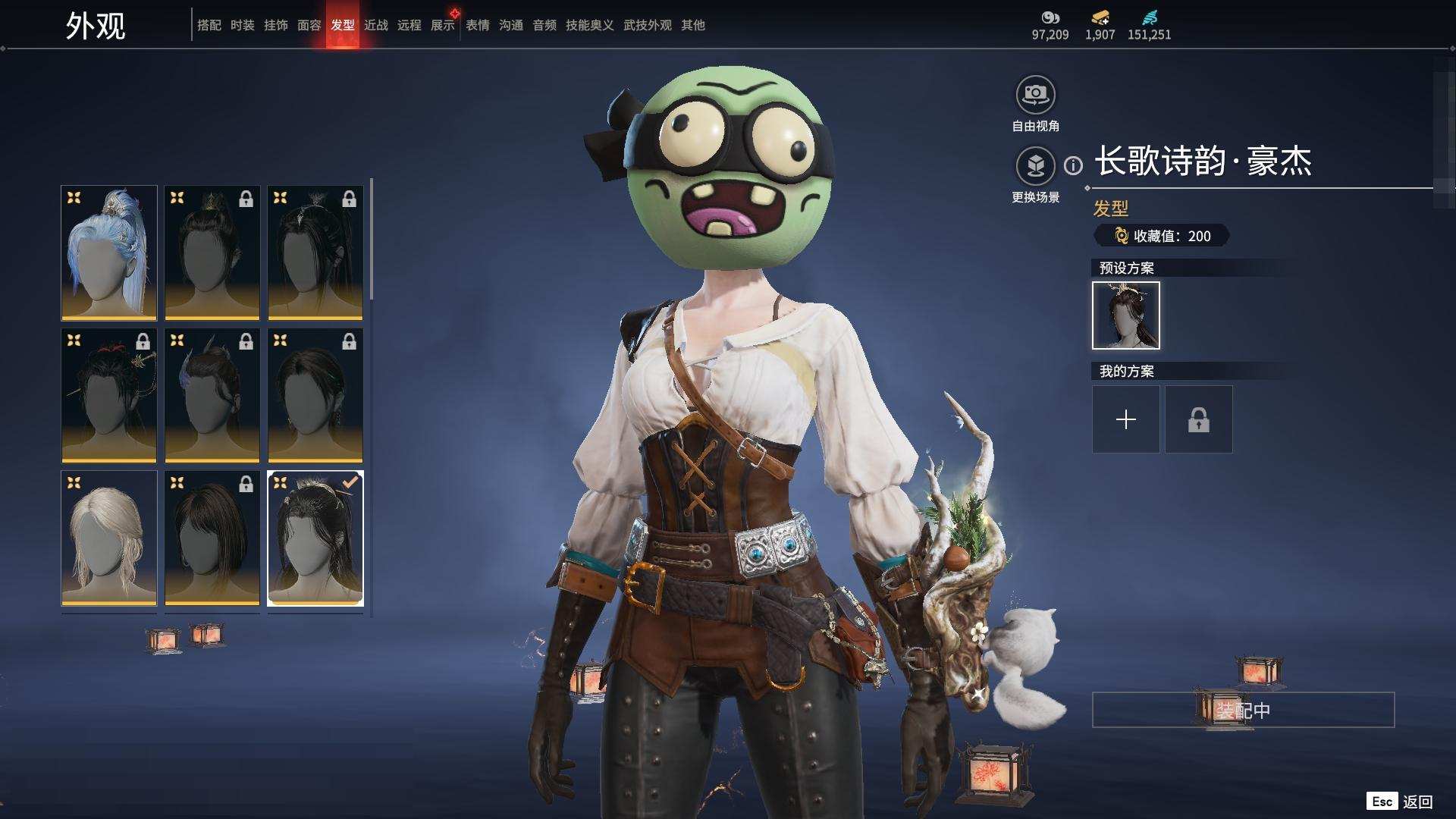Open the 展示 tab
1456x819 pixels.
point(443,25)
